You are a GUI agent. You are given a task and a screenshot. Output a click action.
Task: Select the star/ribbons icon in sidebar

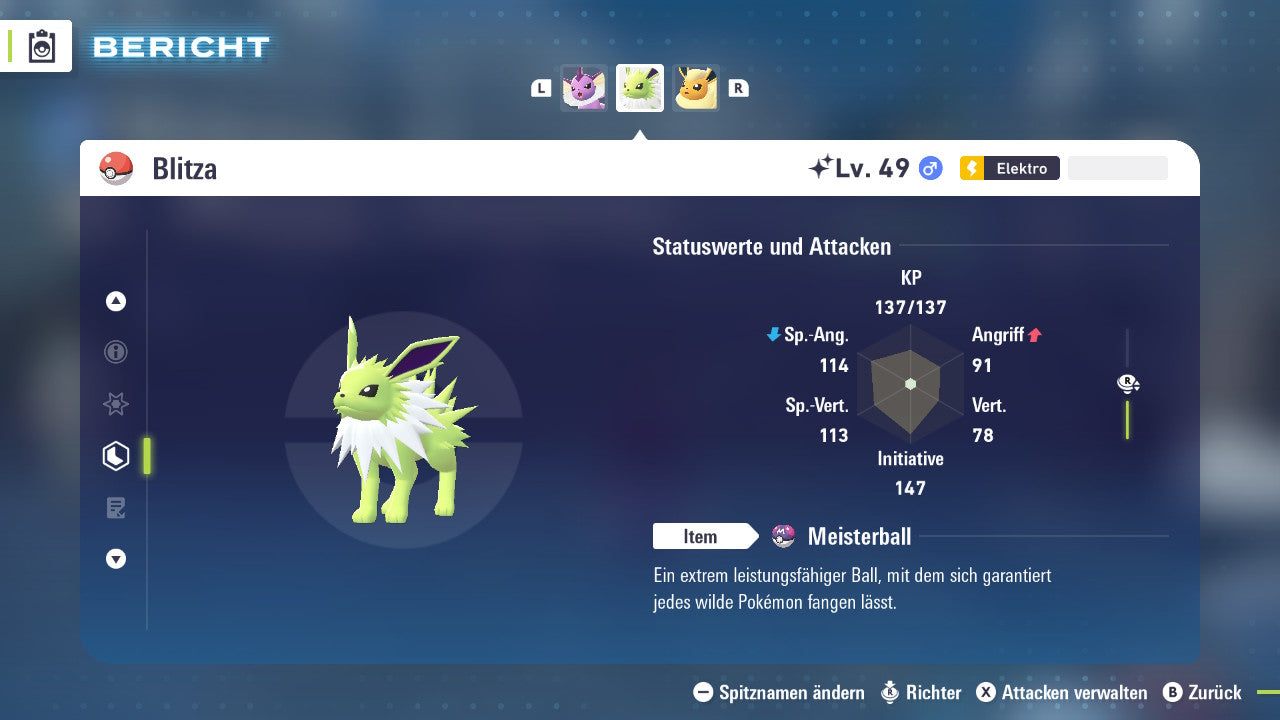click(115, 404)
